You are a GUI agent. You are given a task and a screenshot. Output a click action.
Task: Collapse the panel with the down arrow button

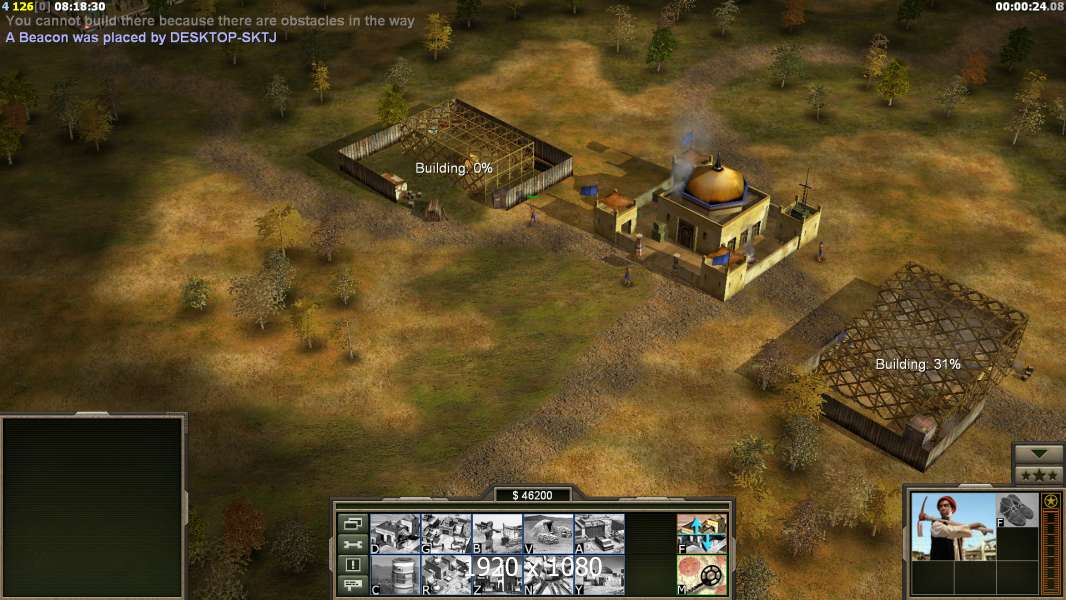pos(1038,454)
